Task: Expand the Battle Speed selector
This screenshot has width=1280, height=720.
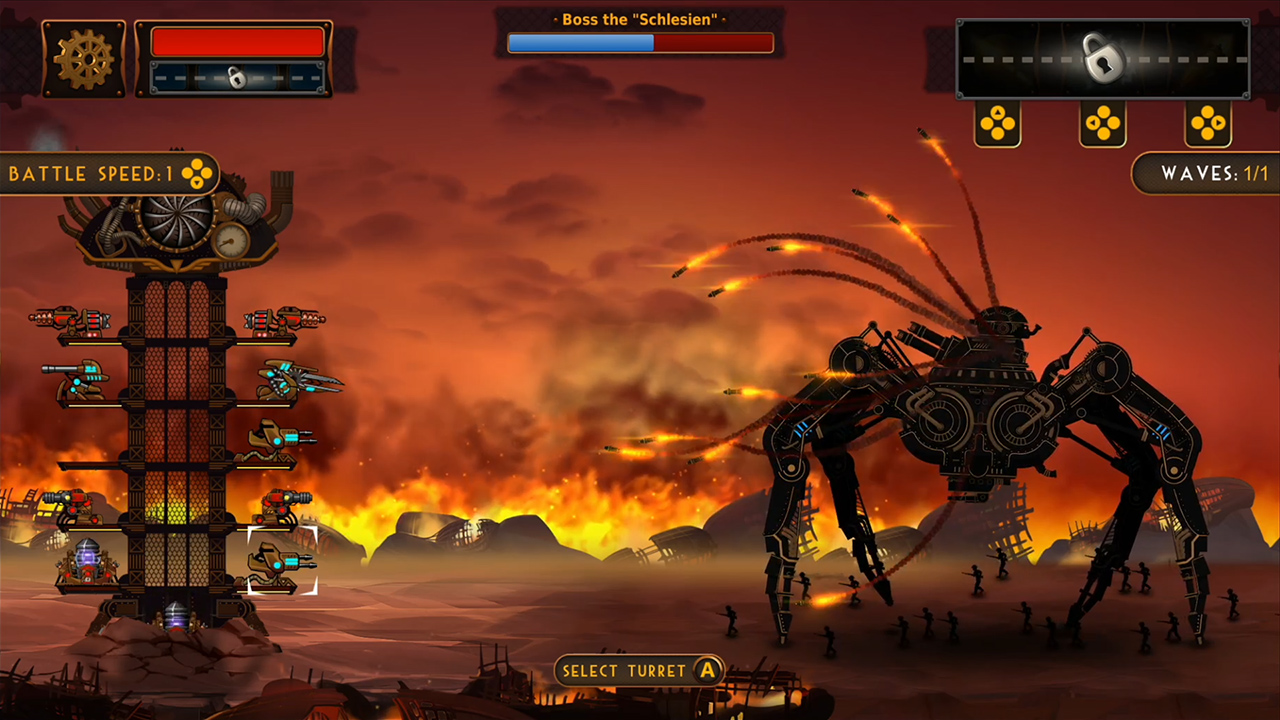Action: [x=198, y=173]
